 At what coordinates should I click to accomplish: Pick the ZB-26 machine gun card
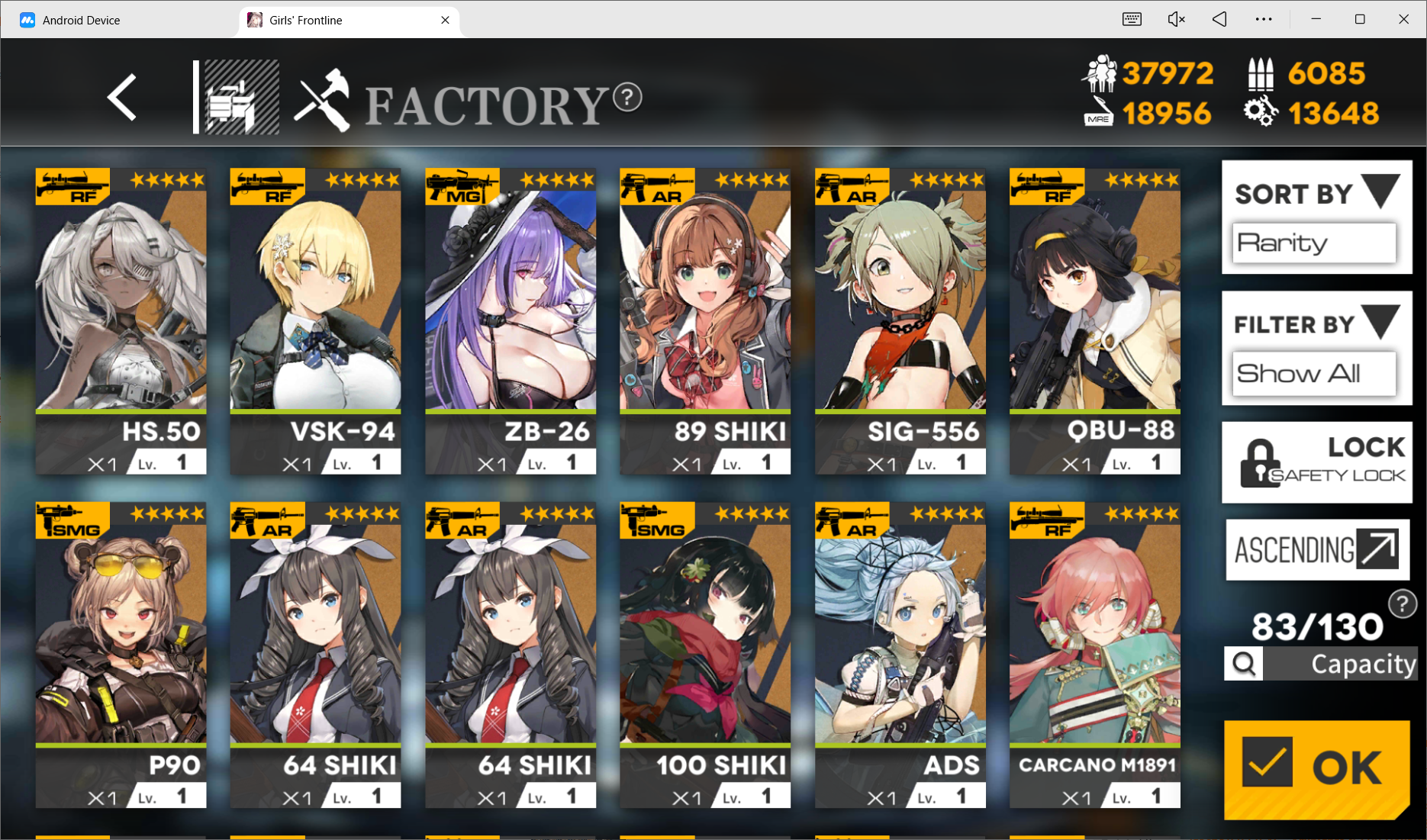(x=511, y=320)
